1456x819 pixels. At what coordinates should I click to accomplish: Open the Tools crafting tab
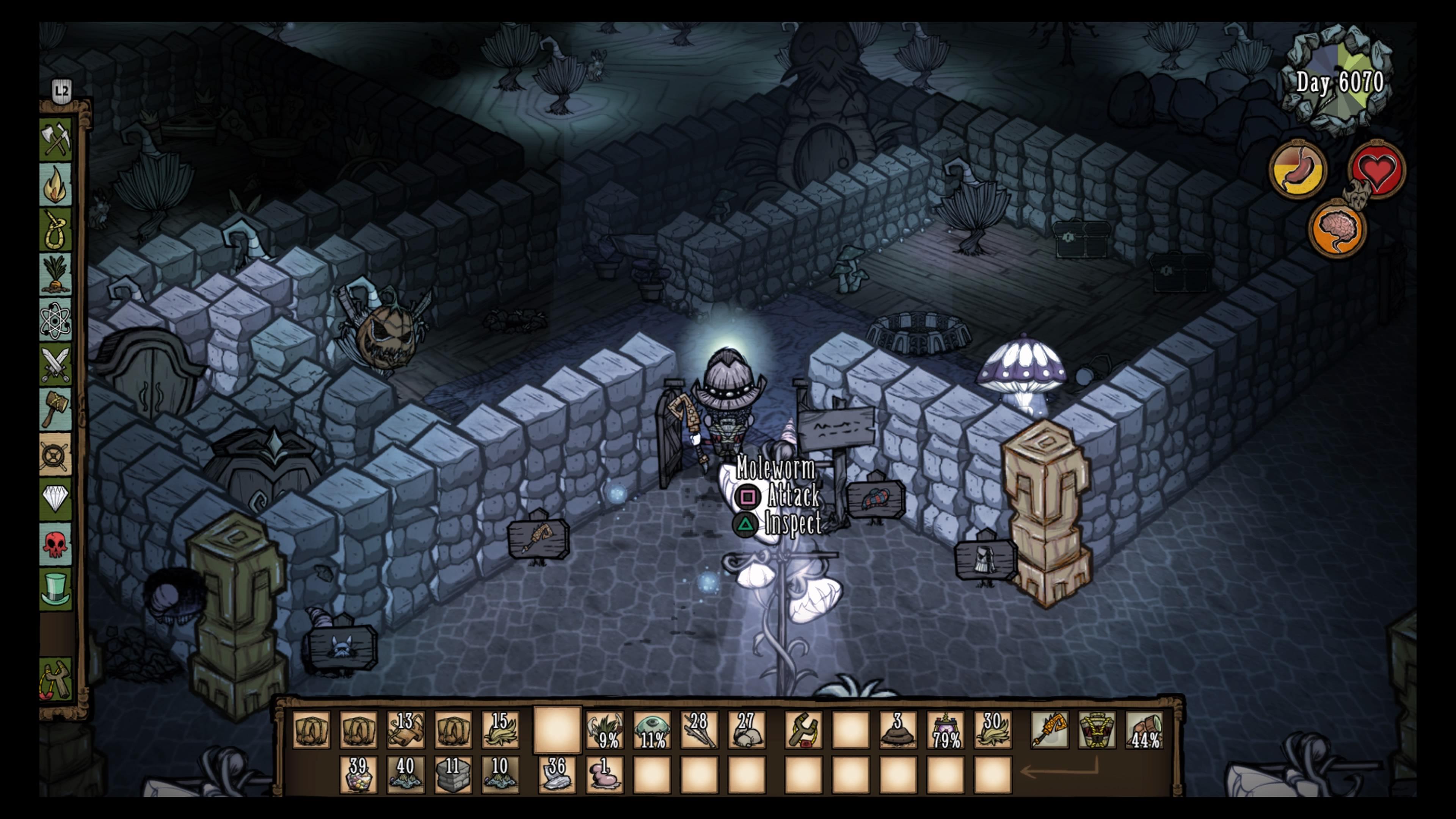tap(56, 138)
